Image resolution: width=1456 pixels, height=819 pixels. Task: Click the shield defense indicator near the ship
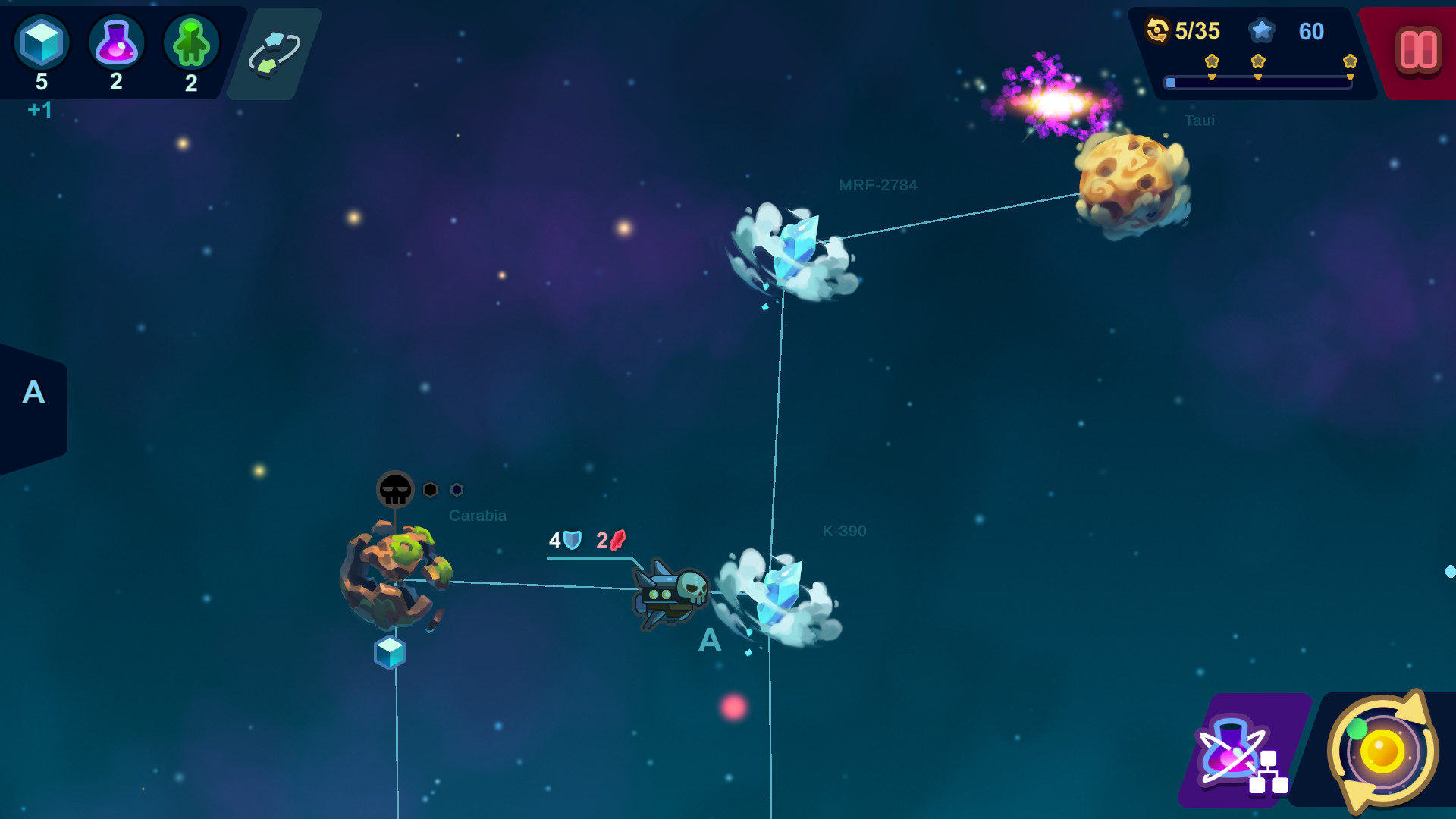pos(570,540)
